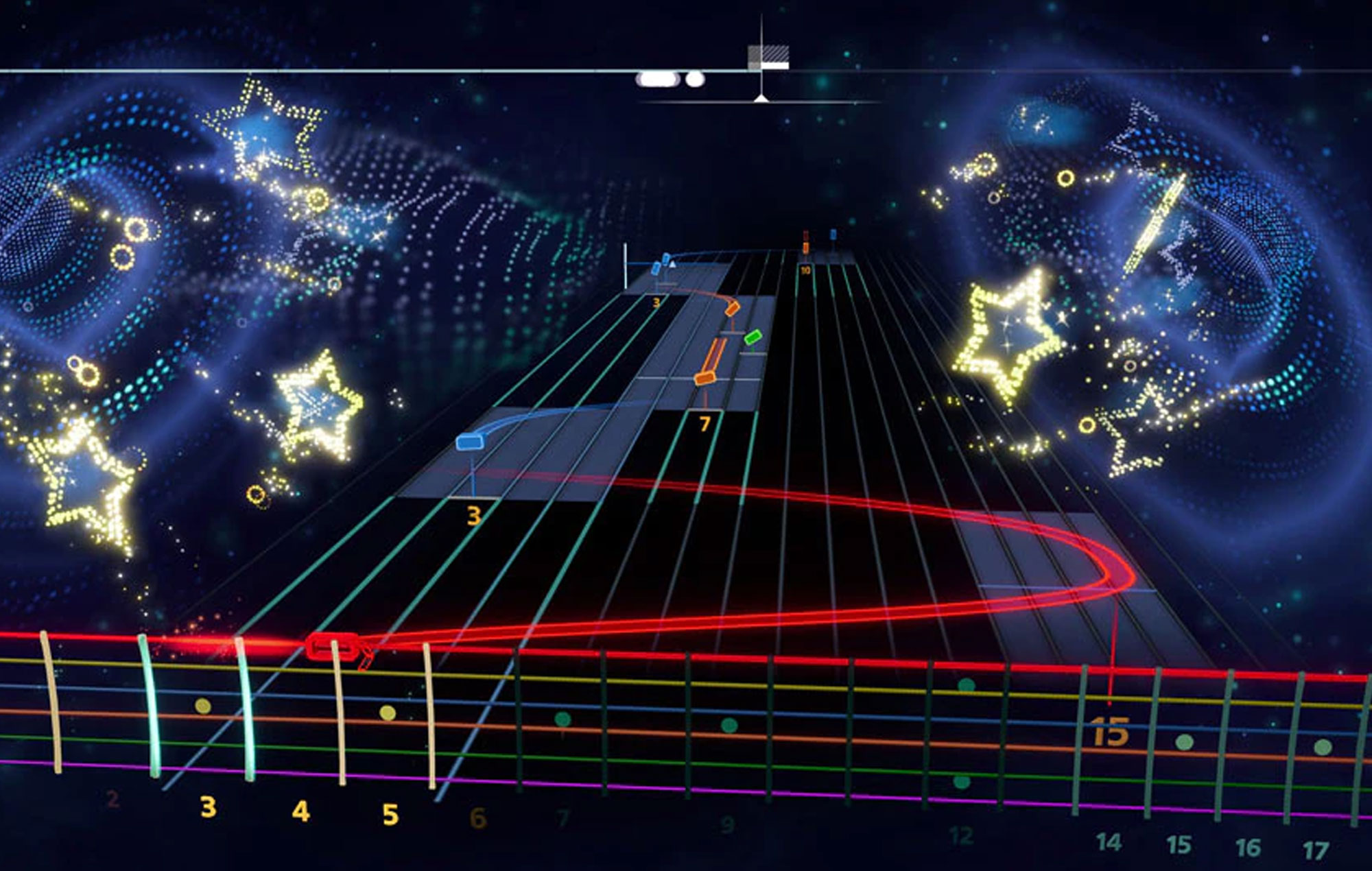Screen dimensions: 1372x871
Task: Select the red note gem near fret 10
Action: tap(805, 235)
